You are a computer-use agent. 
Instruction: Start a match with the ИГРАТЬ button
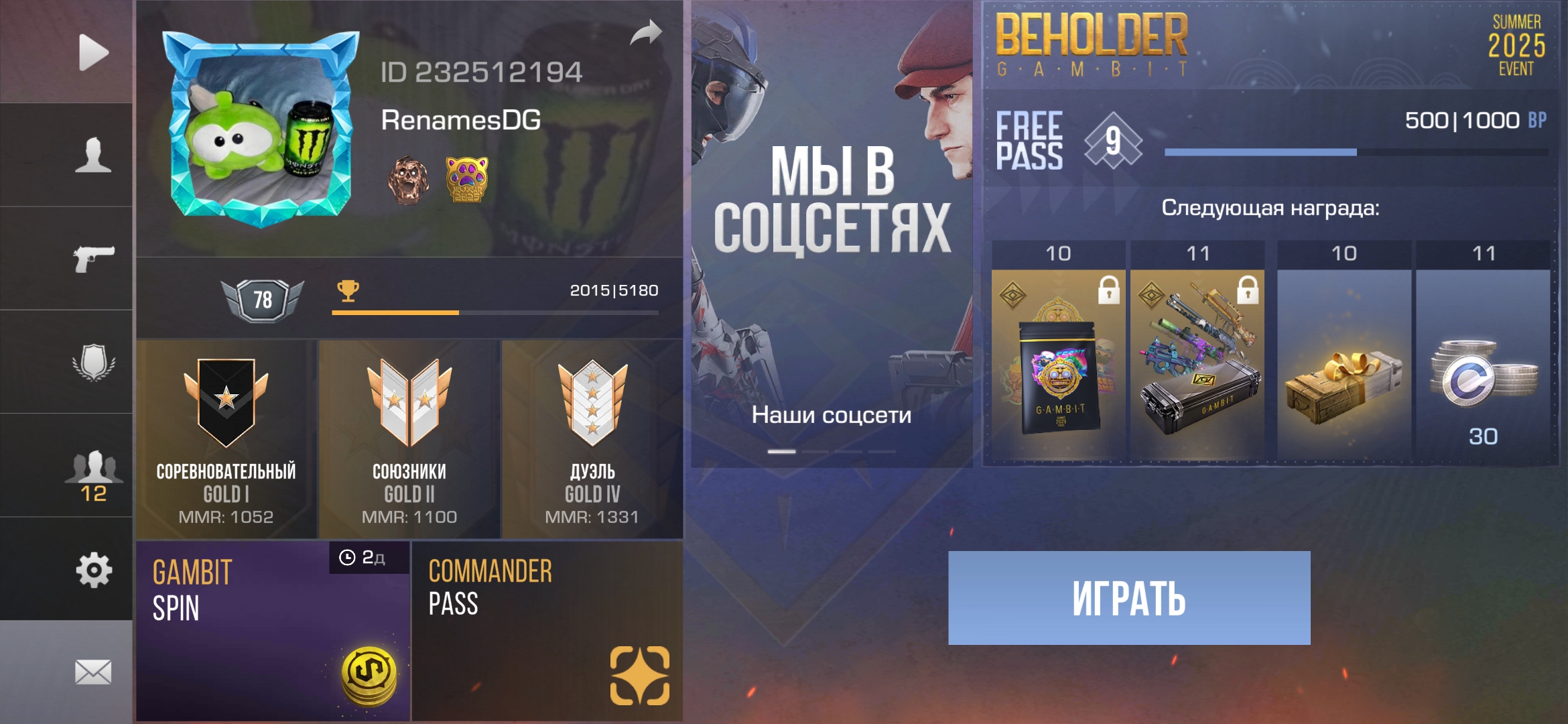click(x=1129, y=598)
